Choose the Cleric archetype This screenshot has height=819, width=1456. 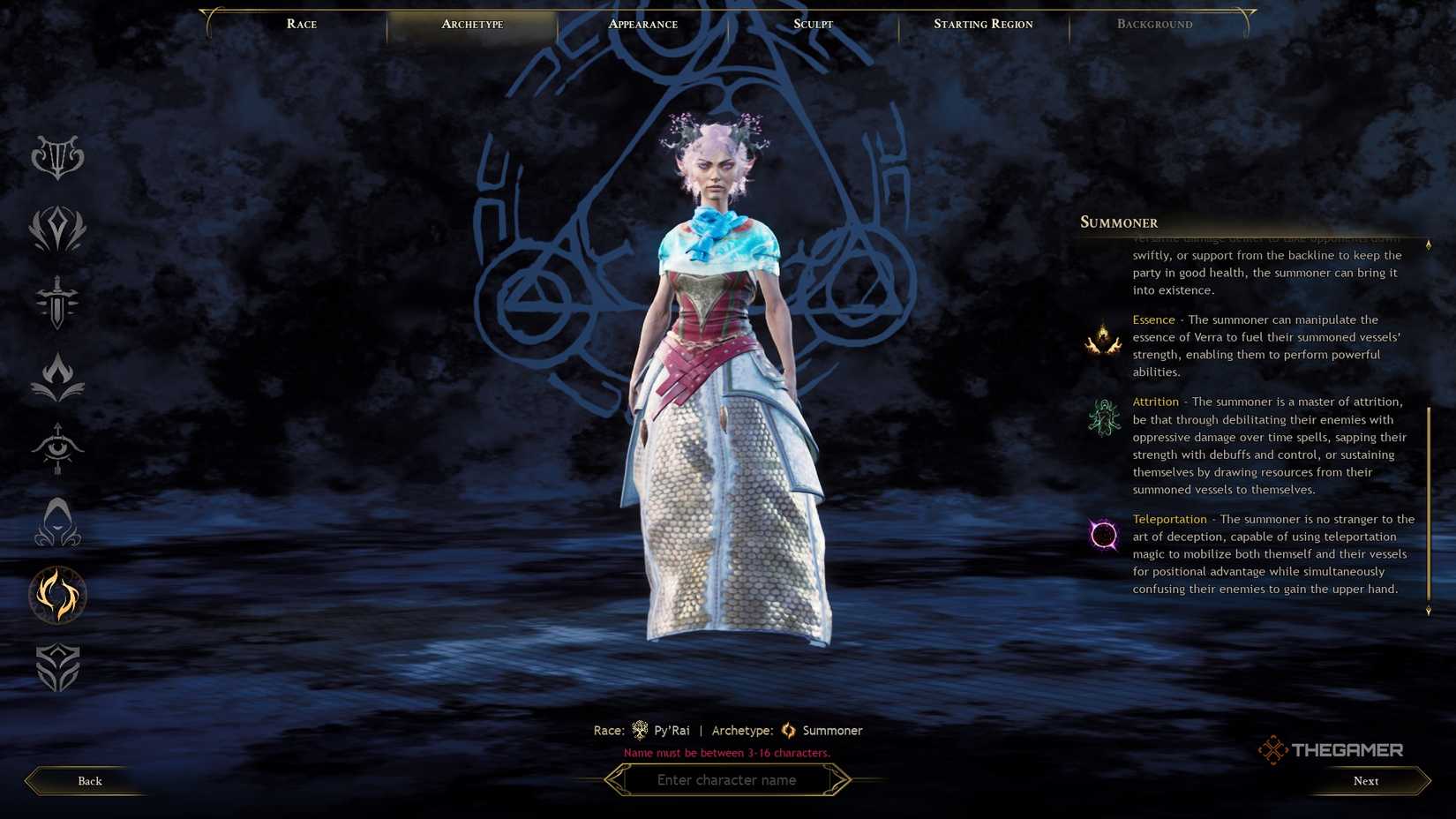click(56, 229)
